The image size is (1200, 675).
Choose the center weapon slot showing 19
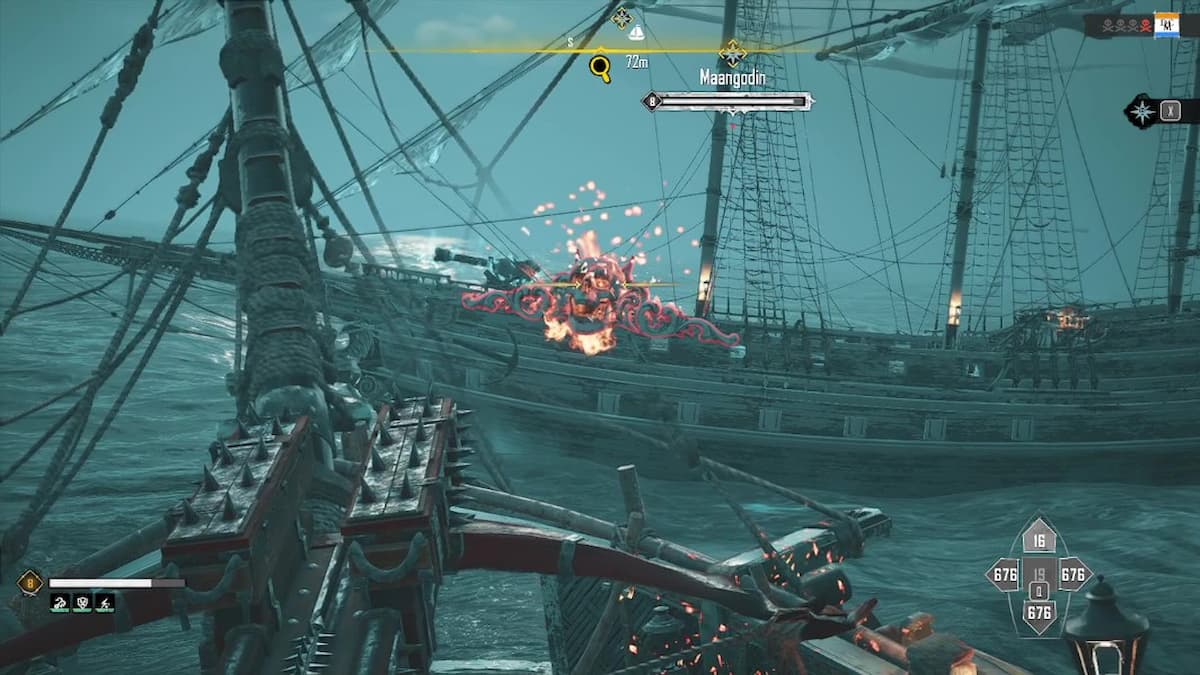pos(1039,575)
